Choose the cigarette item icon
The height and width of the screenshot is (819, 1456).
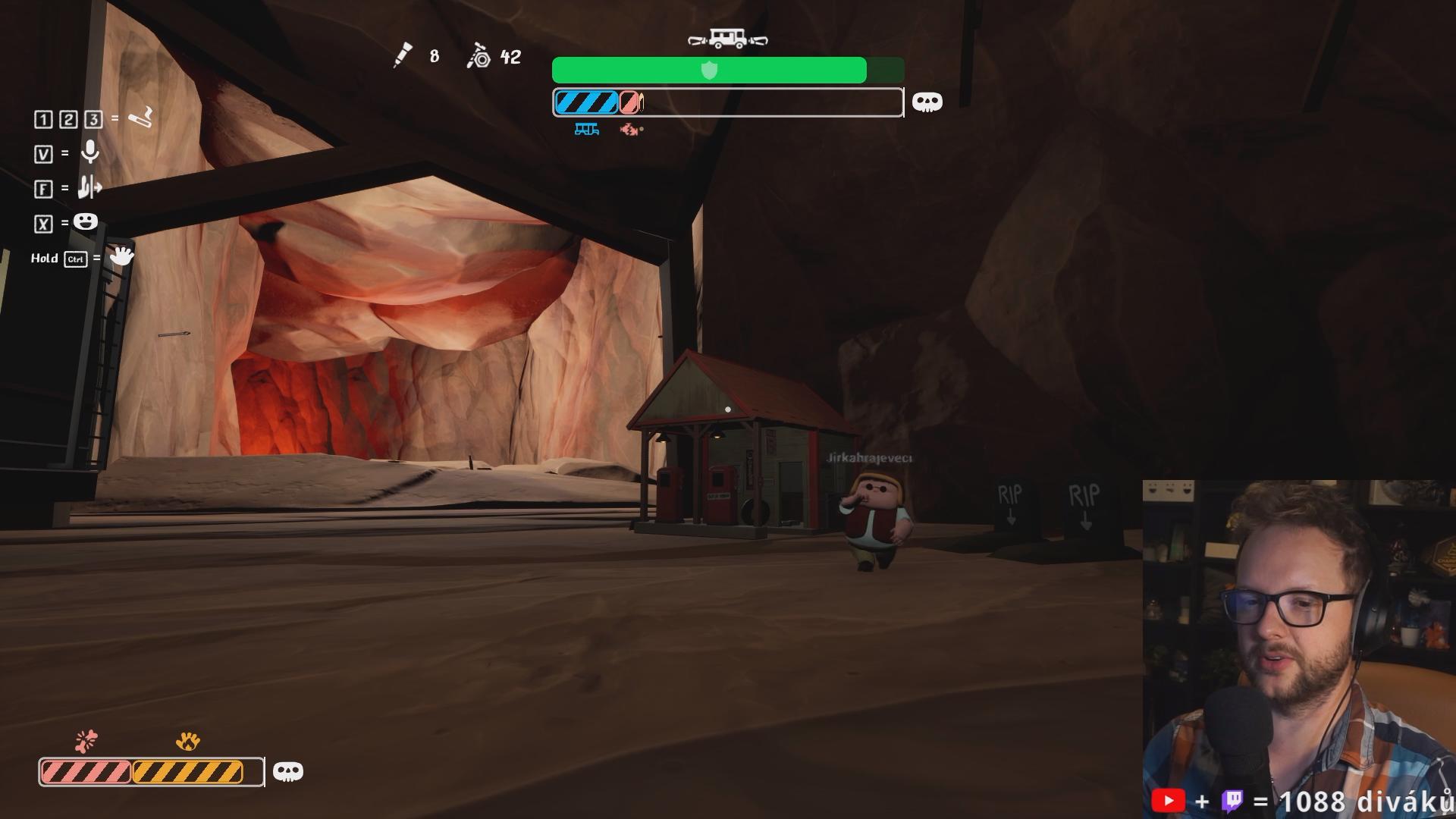tap(140, 118)
